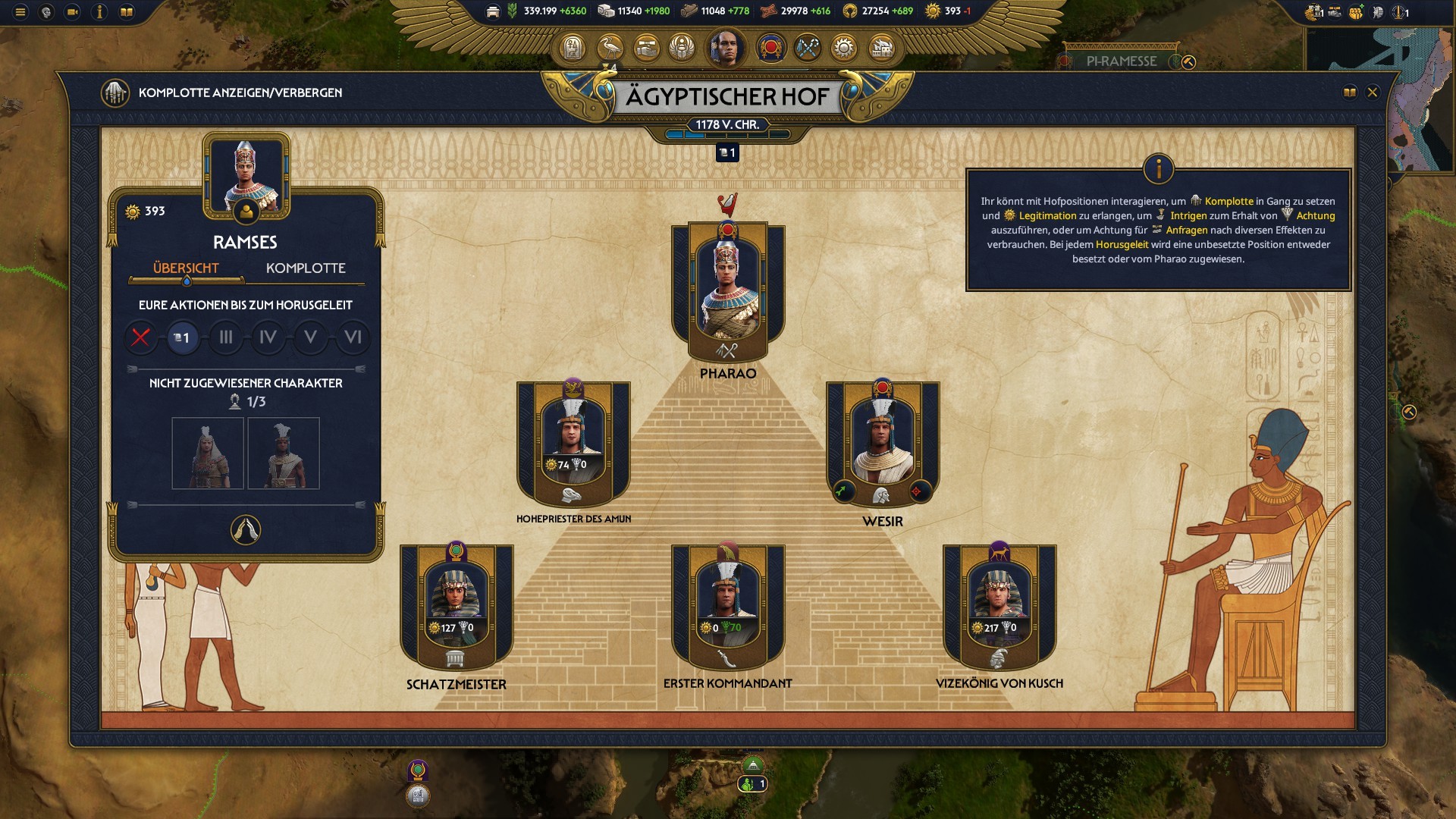
Task: Open the Übersicht tab
Action: (186, 268)
